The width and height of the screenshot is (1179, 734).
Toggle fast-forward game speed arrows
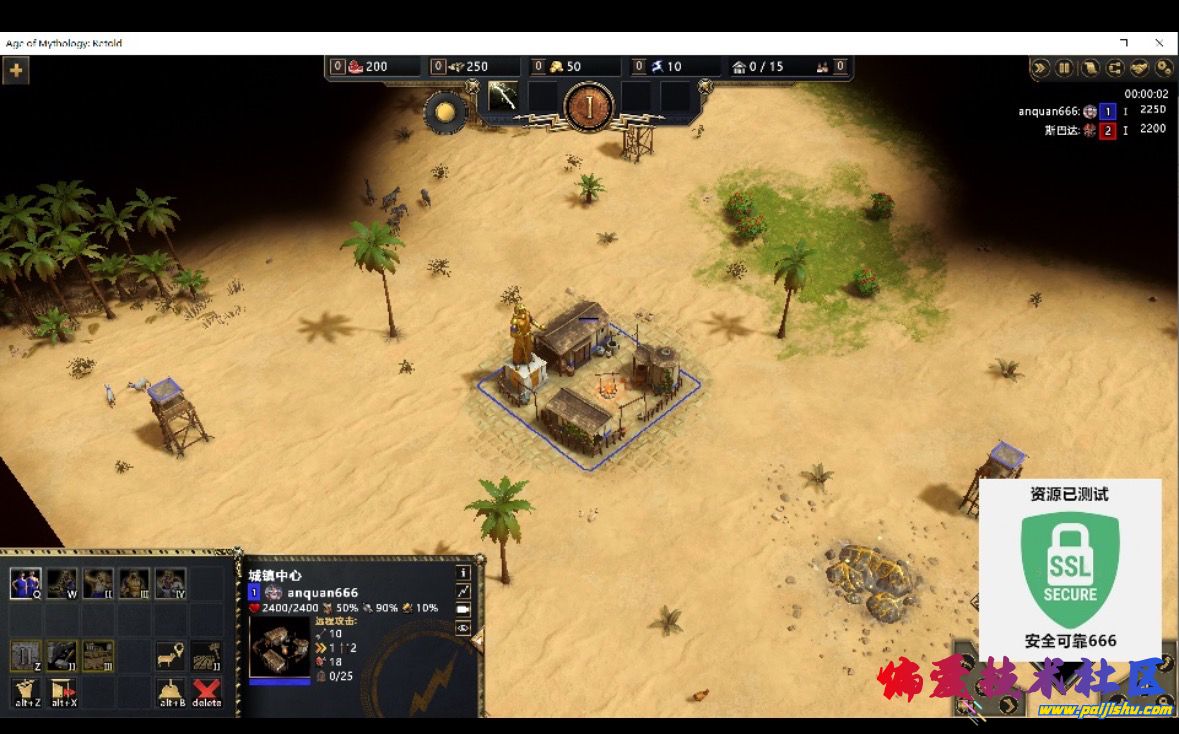click(x=1040, y=68)
